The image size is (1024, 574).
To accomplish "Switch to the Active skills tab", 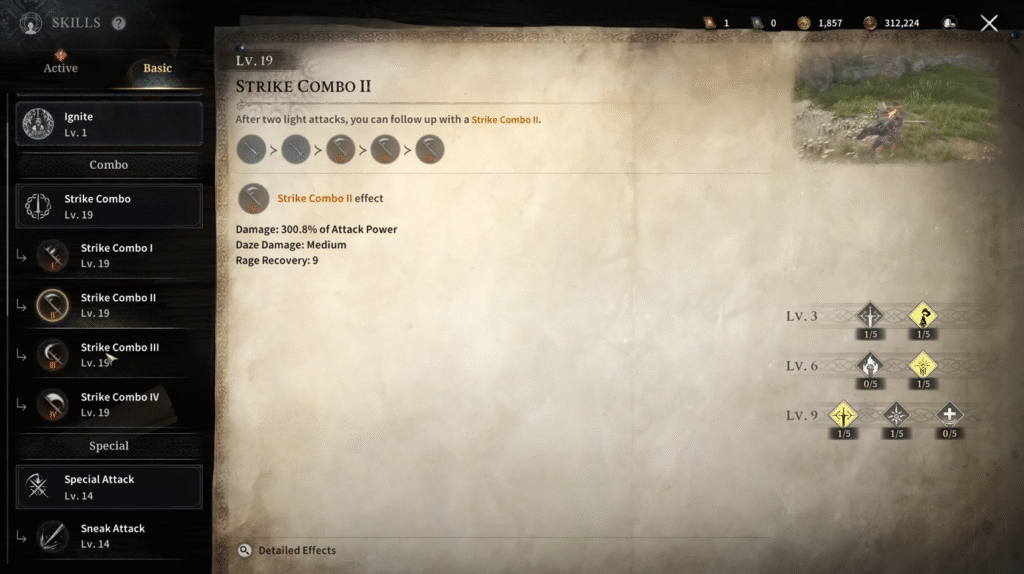I will [60, 68].
